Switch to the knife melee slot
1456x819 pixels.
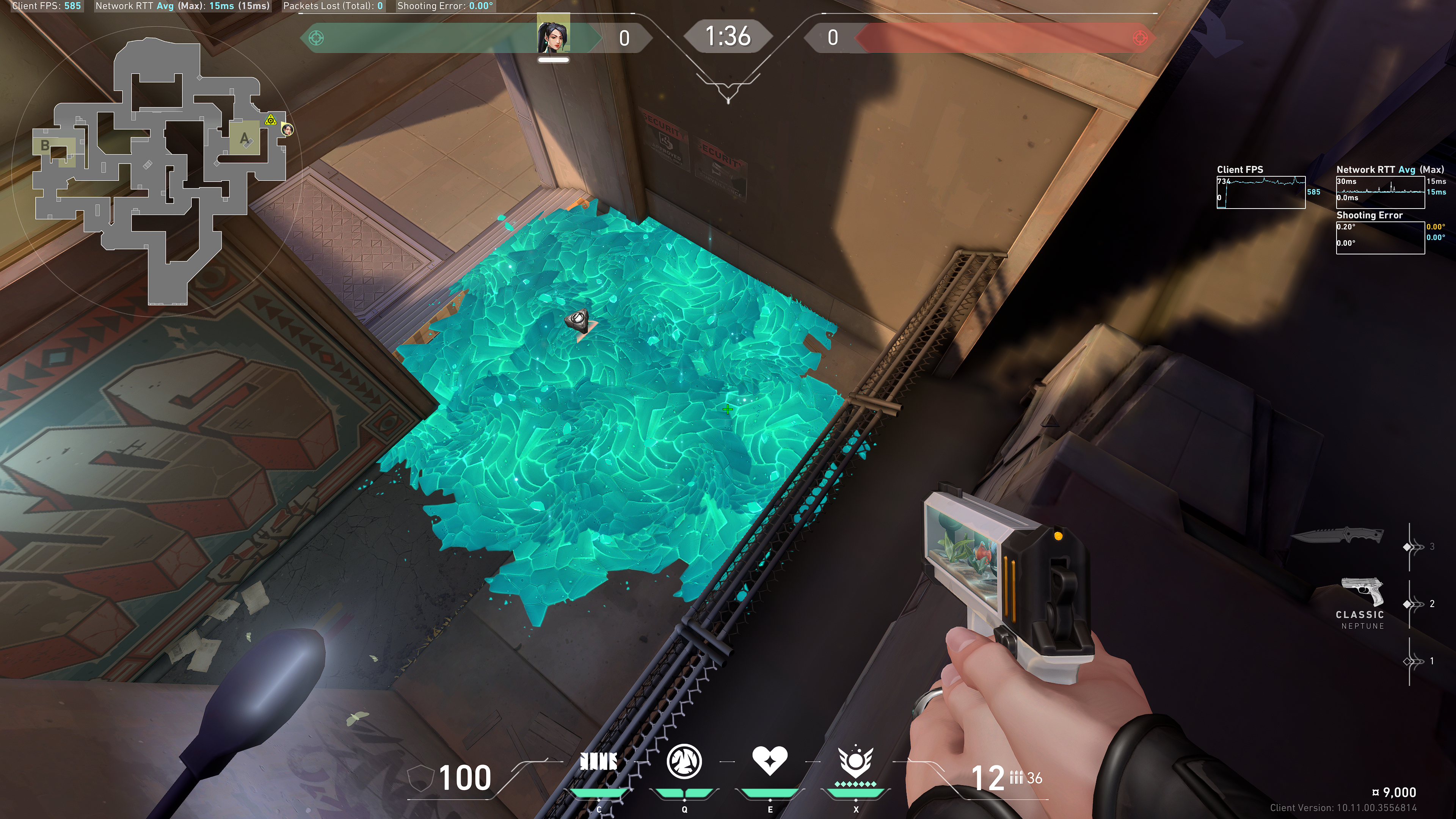click(x=1338, y=535)
